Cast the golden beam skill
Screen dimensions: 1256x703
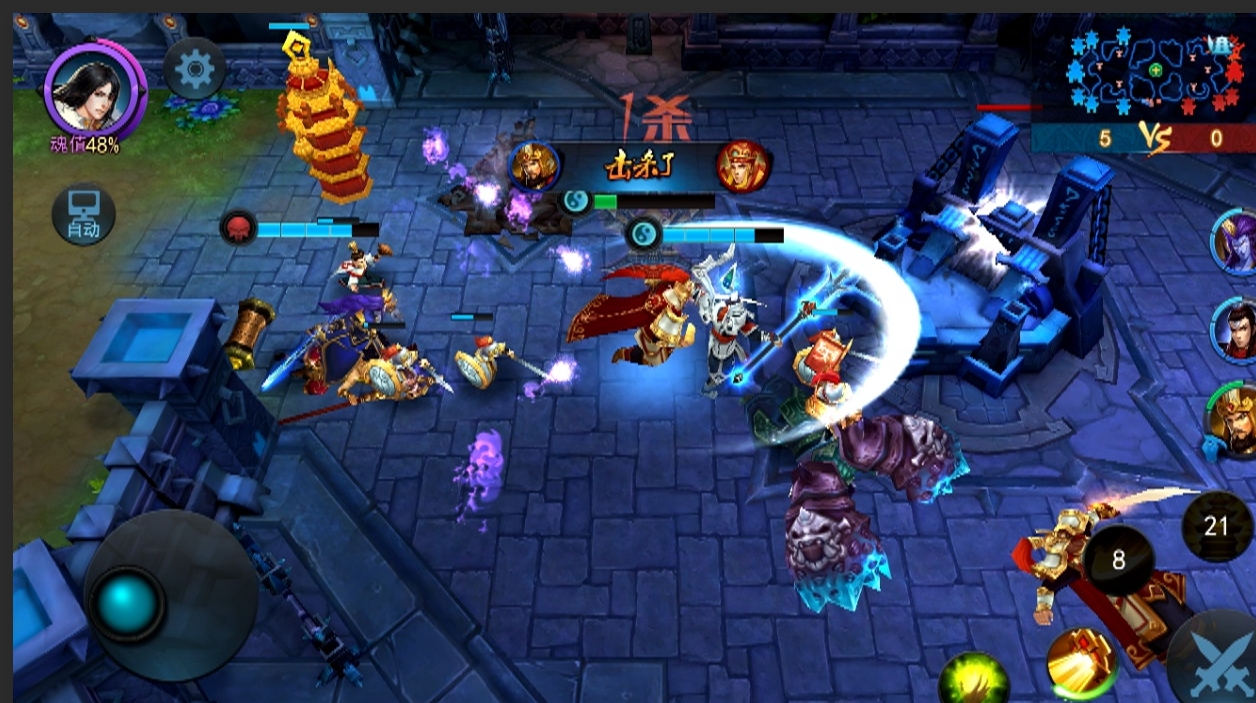click(x=1081, y=661)
